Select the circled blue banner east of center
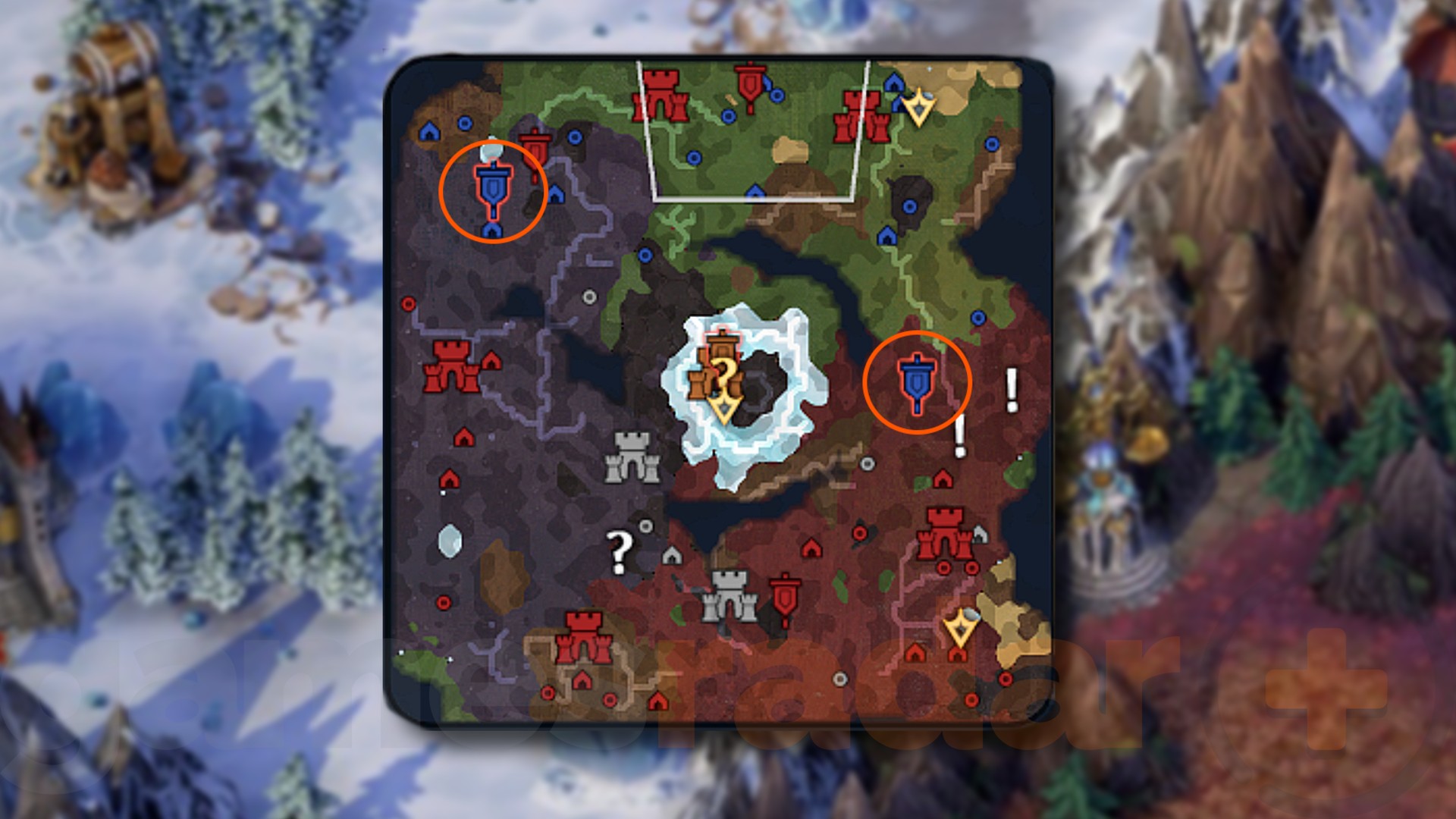 tap(918, 378)
